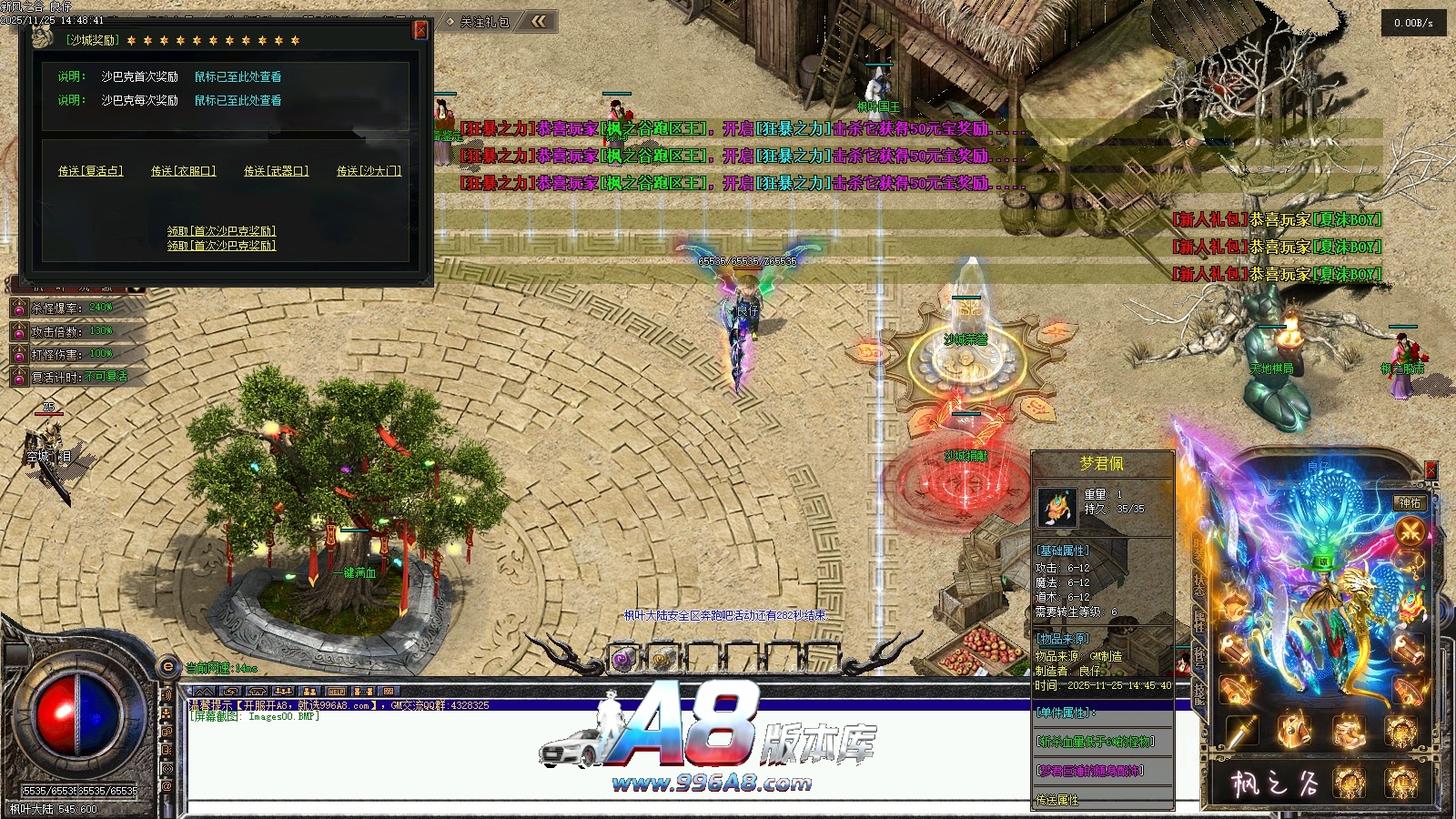Click the HELP button above chat

pyautogui.click(x=337, y=692)
